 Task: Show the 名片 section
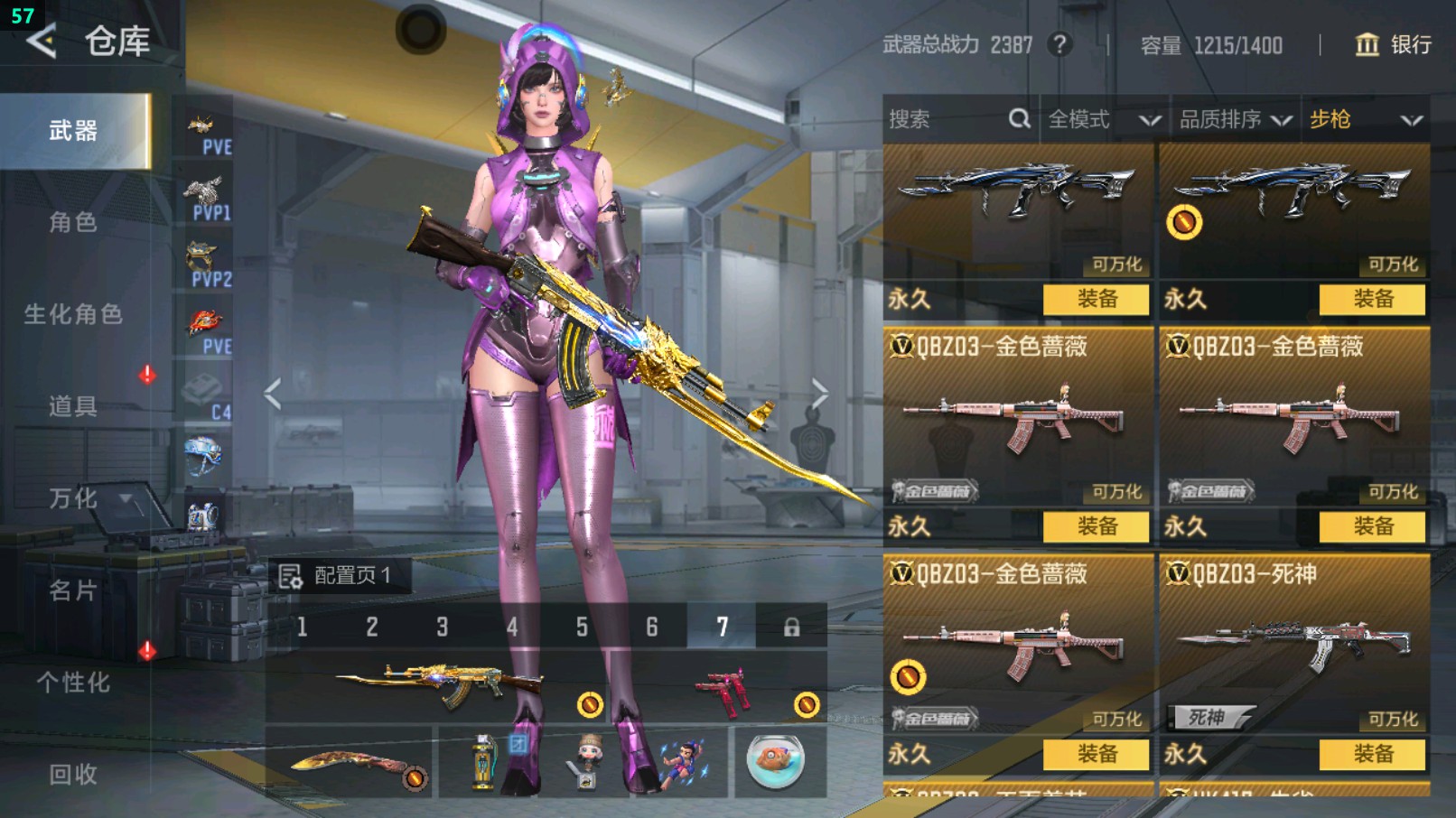73,590
